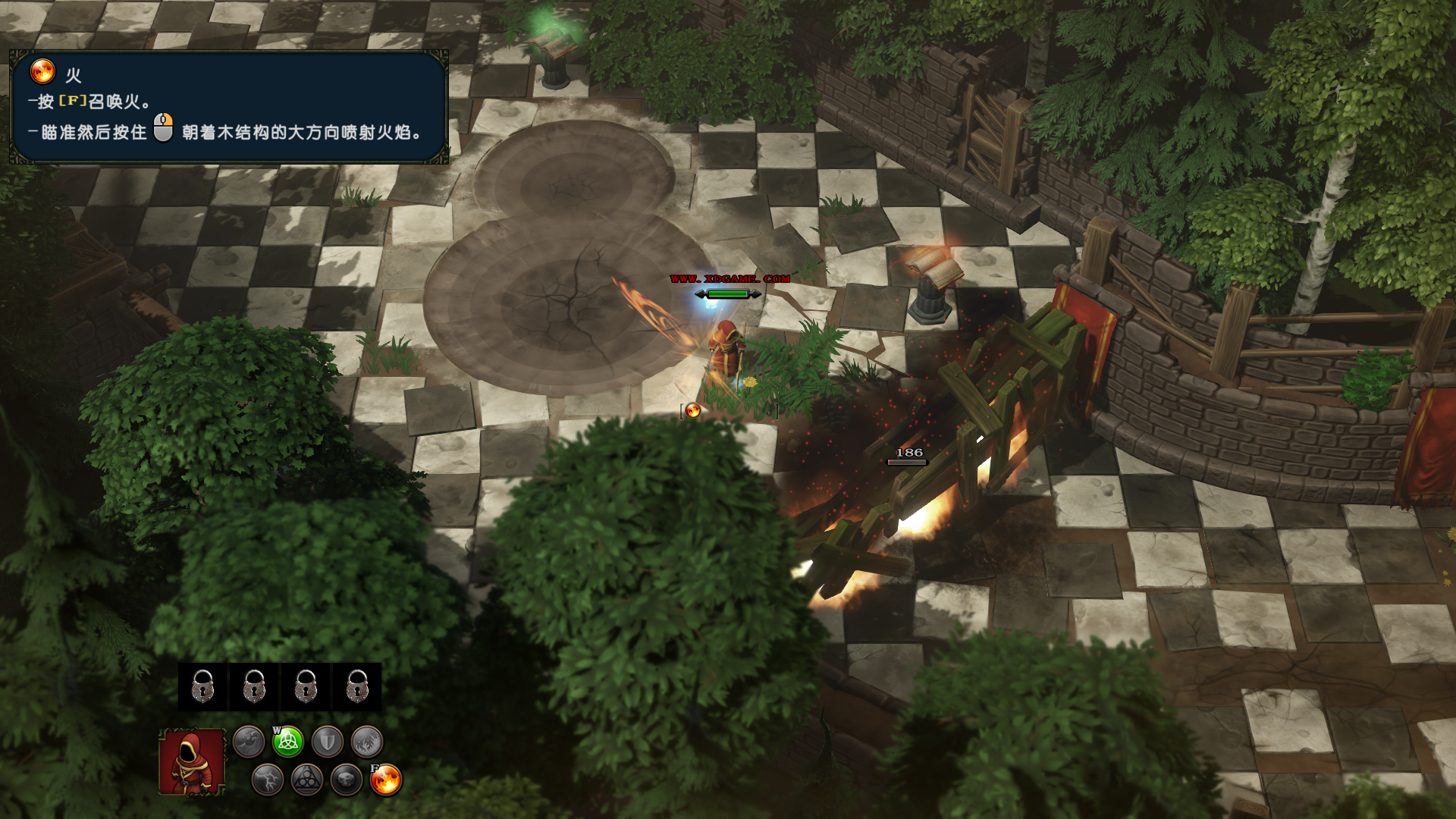1456x819 pixels.
Task: Activate the Lightning bolt element icon
Action: coord(268,780)
